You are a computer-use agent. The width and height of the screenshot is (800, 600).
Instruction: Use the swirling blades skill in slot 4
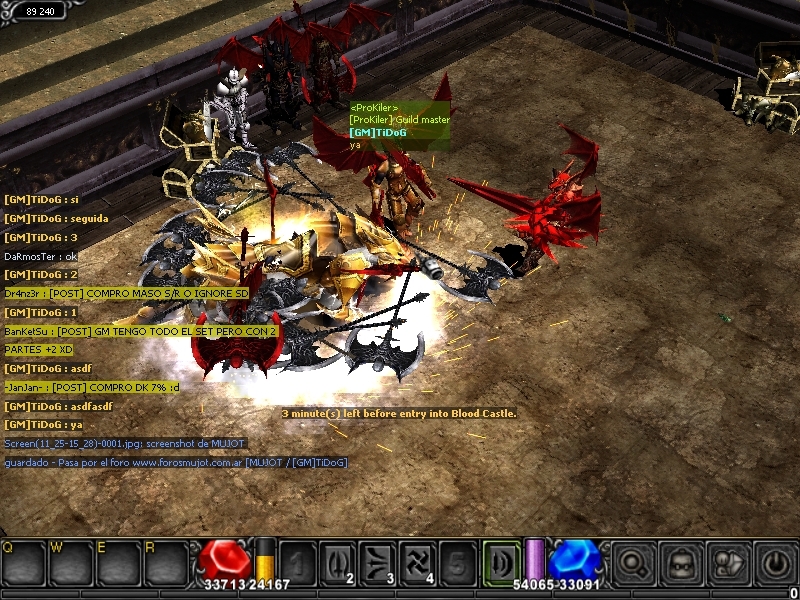pyautogui.click(x=416, y=561)
